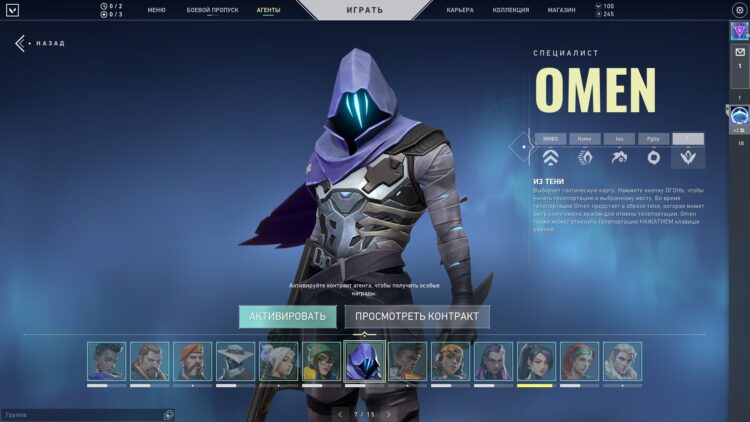Click the ИГРАТЬ button
Viewport: 750px width, 422px height.
pyautogui.click(x=367, y=10)
